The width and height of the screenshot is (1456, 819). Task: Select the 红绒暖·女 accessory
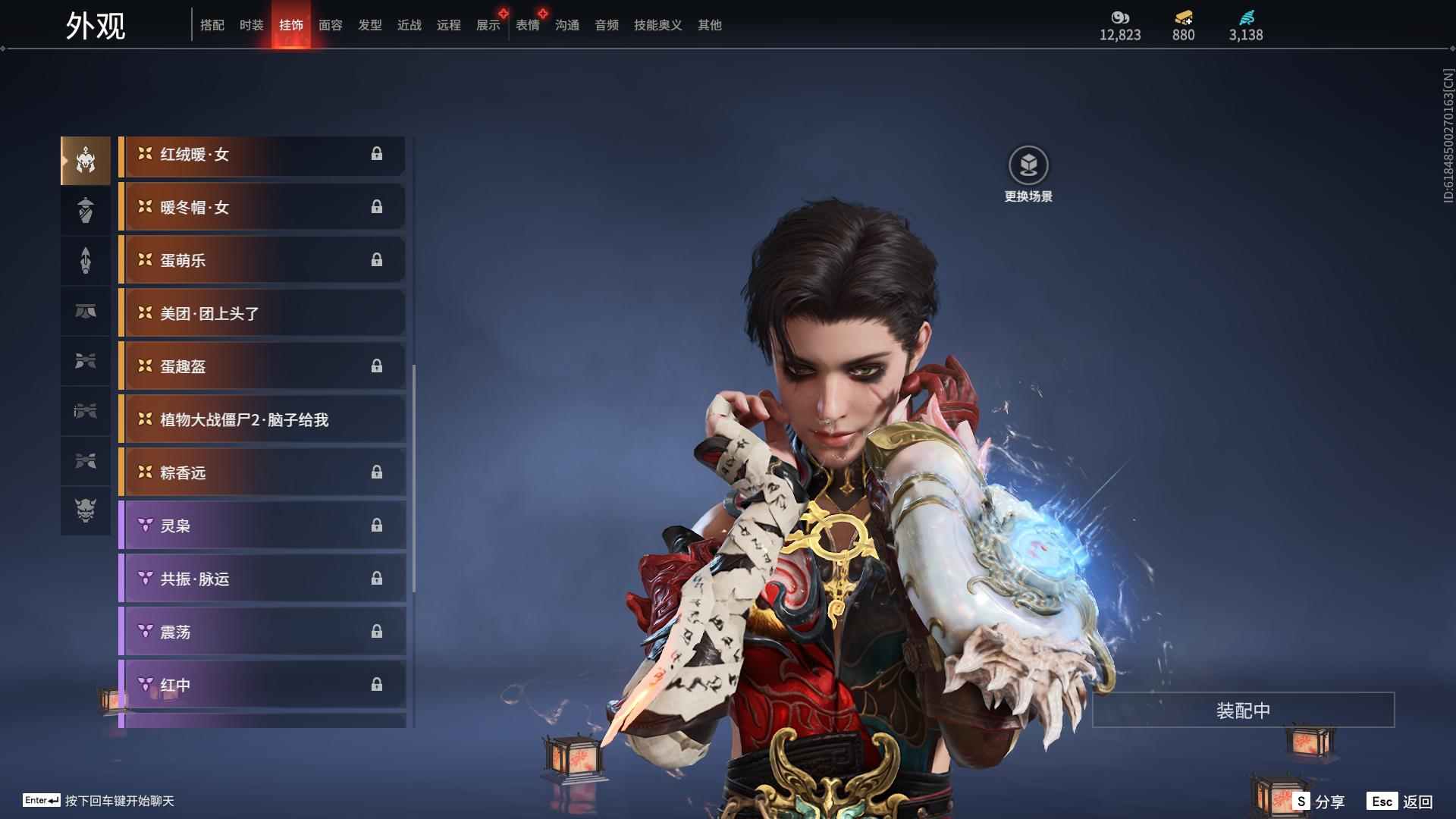point(262,155)
